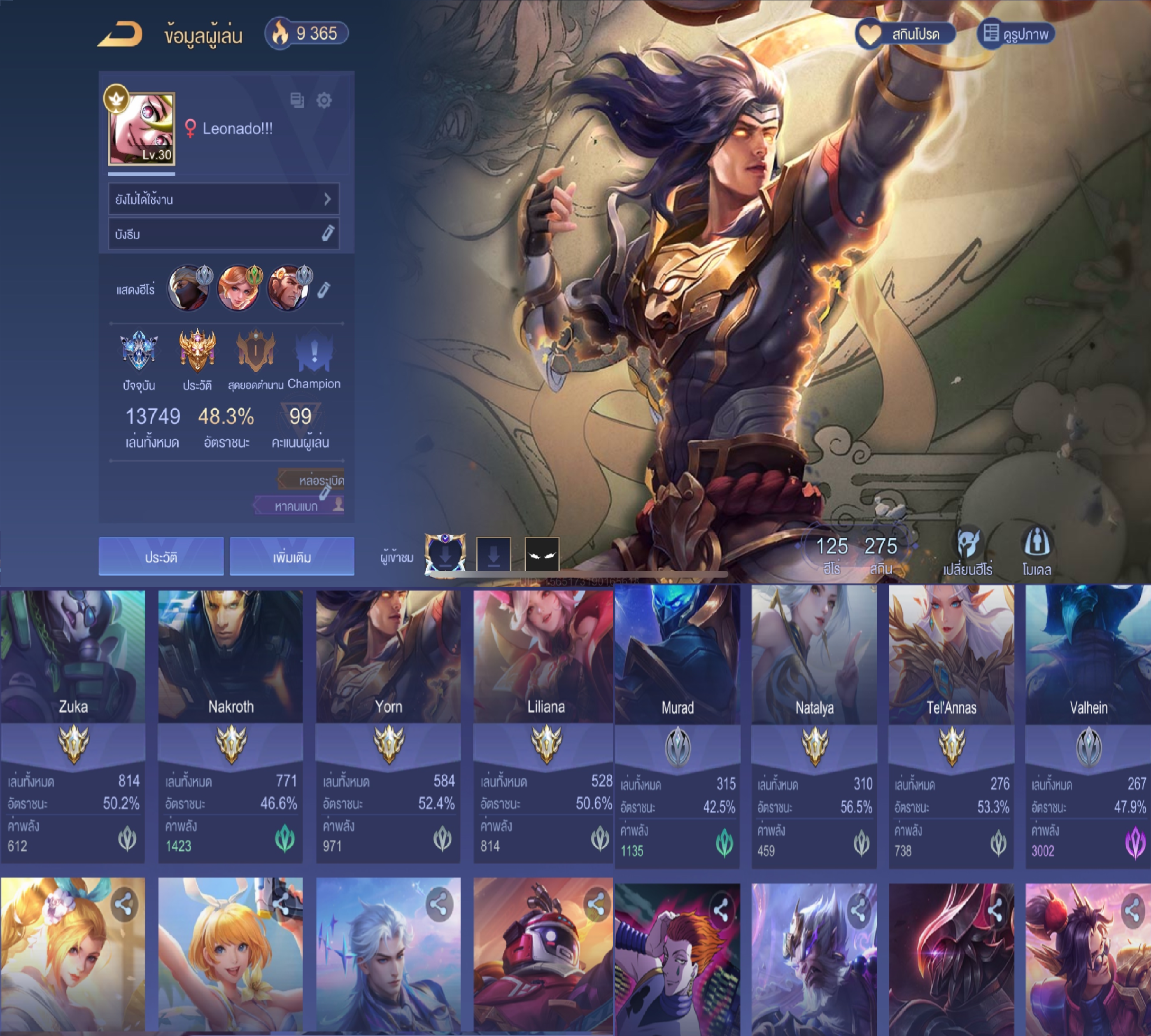Click the หาคนแบก player tag
1151x1036 pixels.
tap(299, 506)
